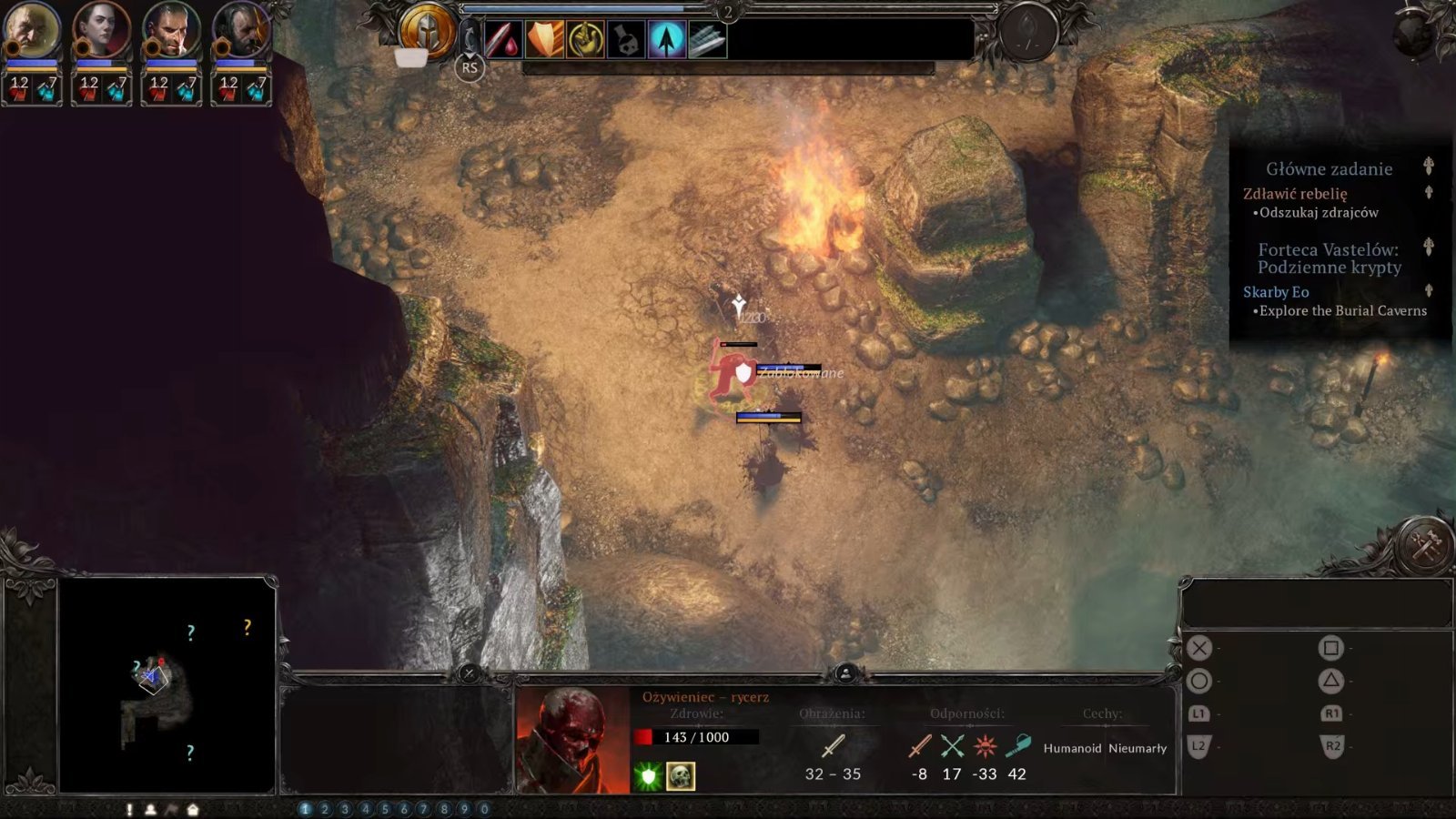Trigger the blue upward arrow ability

667,40
